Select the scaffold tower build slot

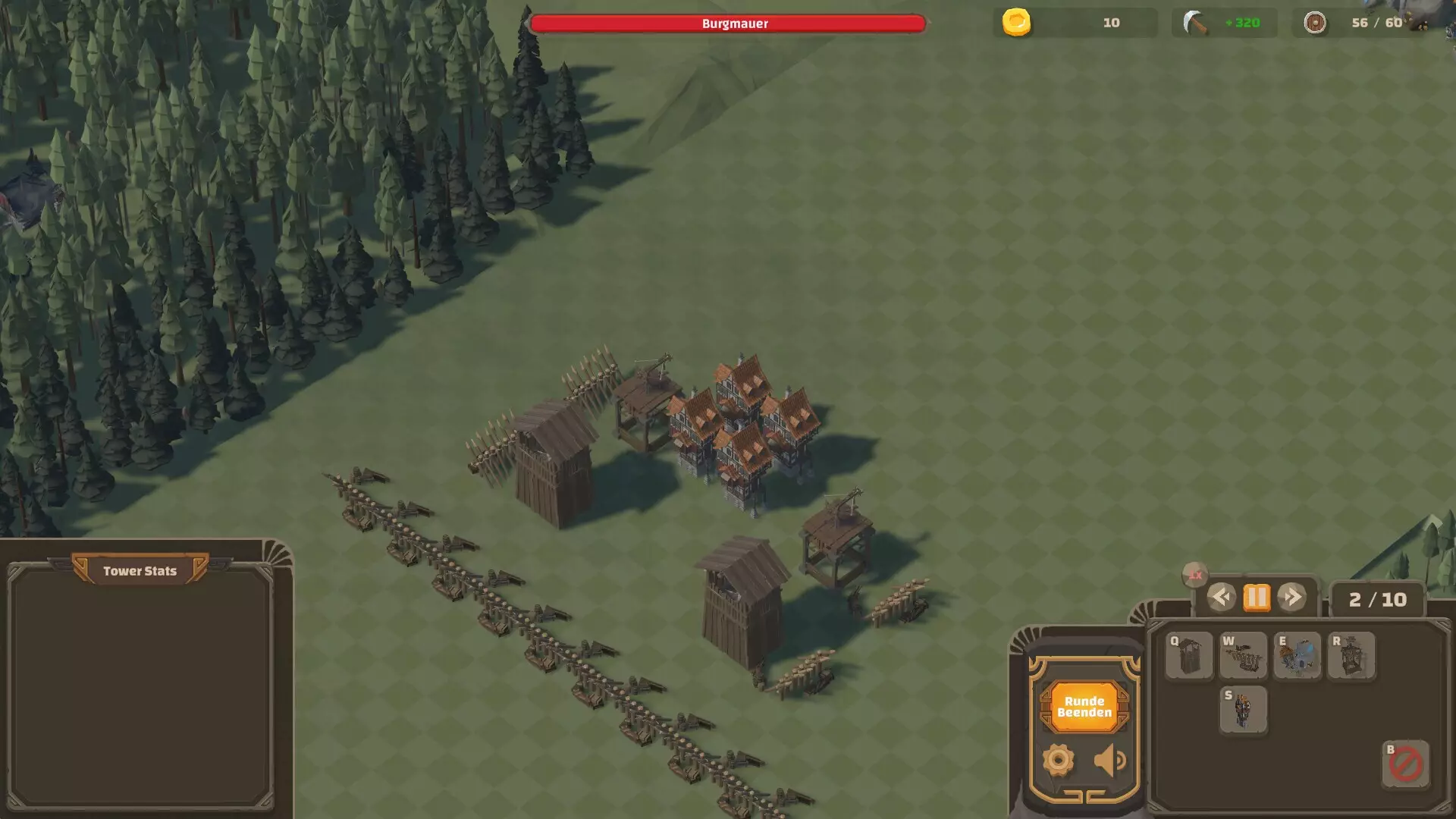coord(1351,656)
